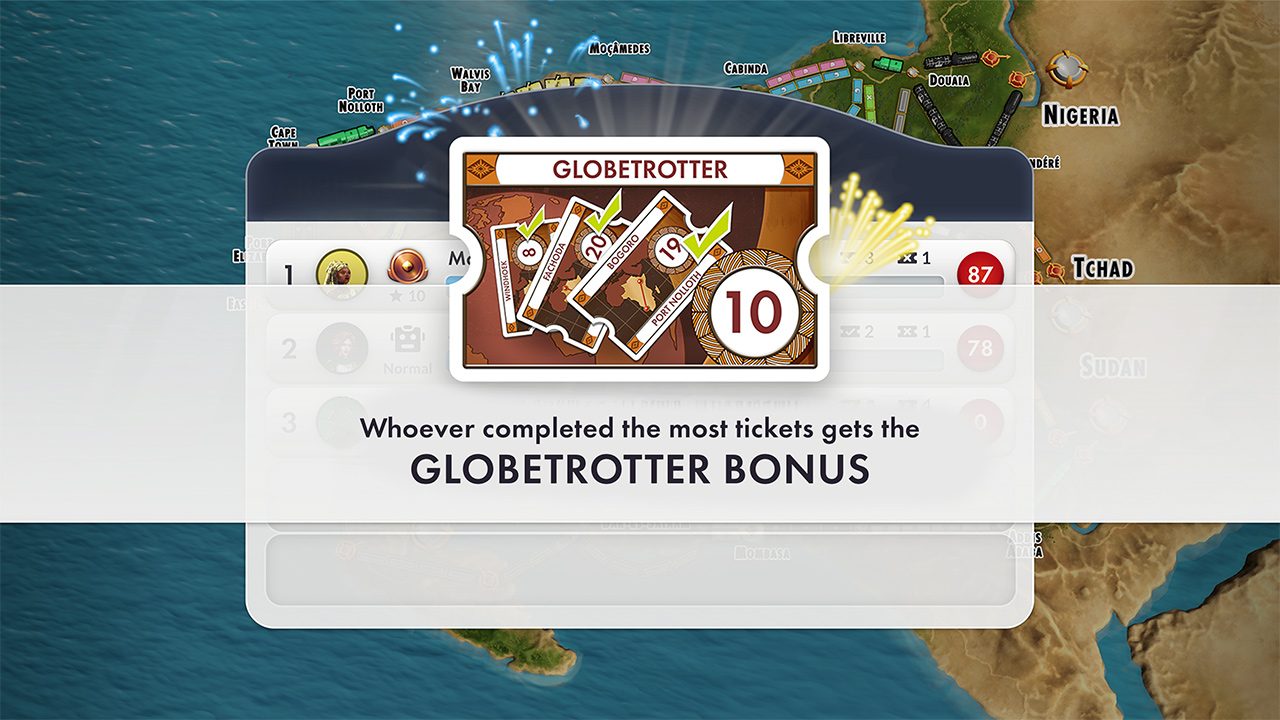The image size is (1280, 720).
Task: Click the bronze medal icon beside the winning player
Action: (405, 268)
